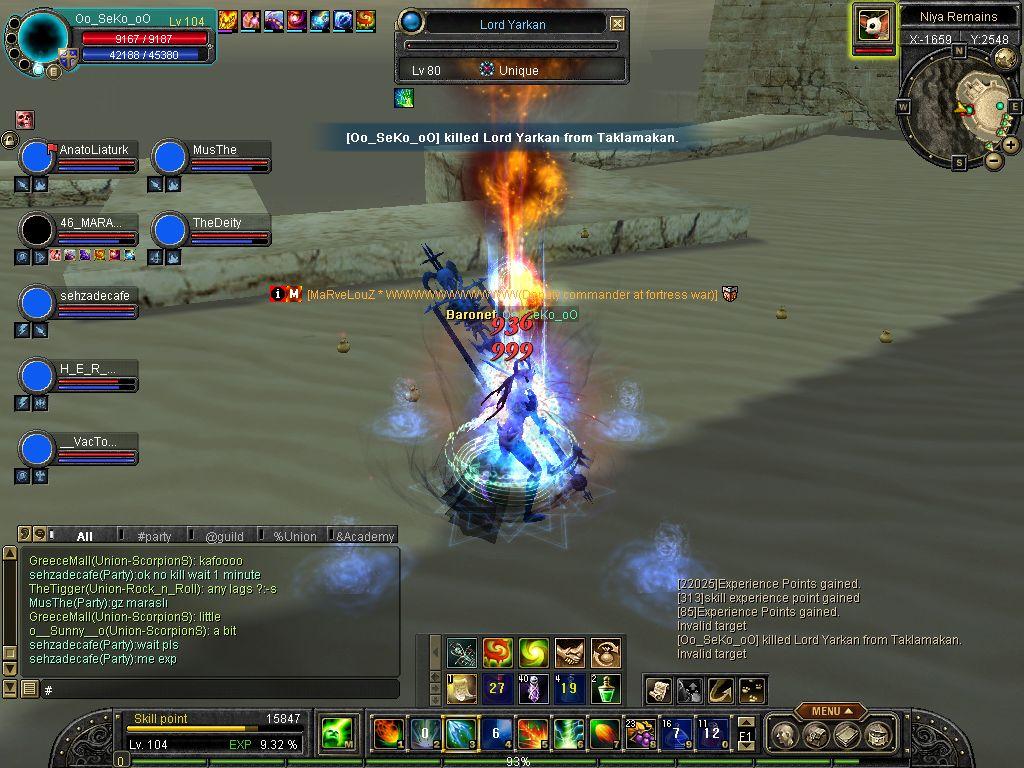Viewport: 1024px width, 768px height.
Task: Zoom out the minimap
Action: pyautogui.click(x=993, y=160)
